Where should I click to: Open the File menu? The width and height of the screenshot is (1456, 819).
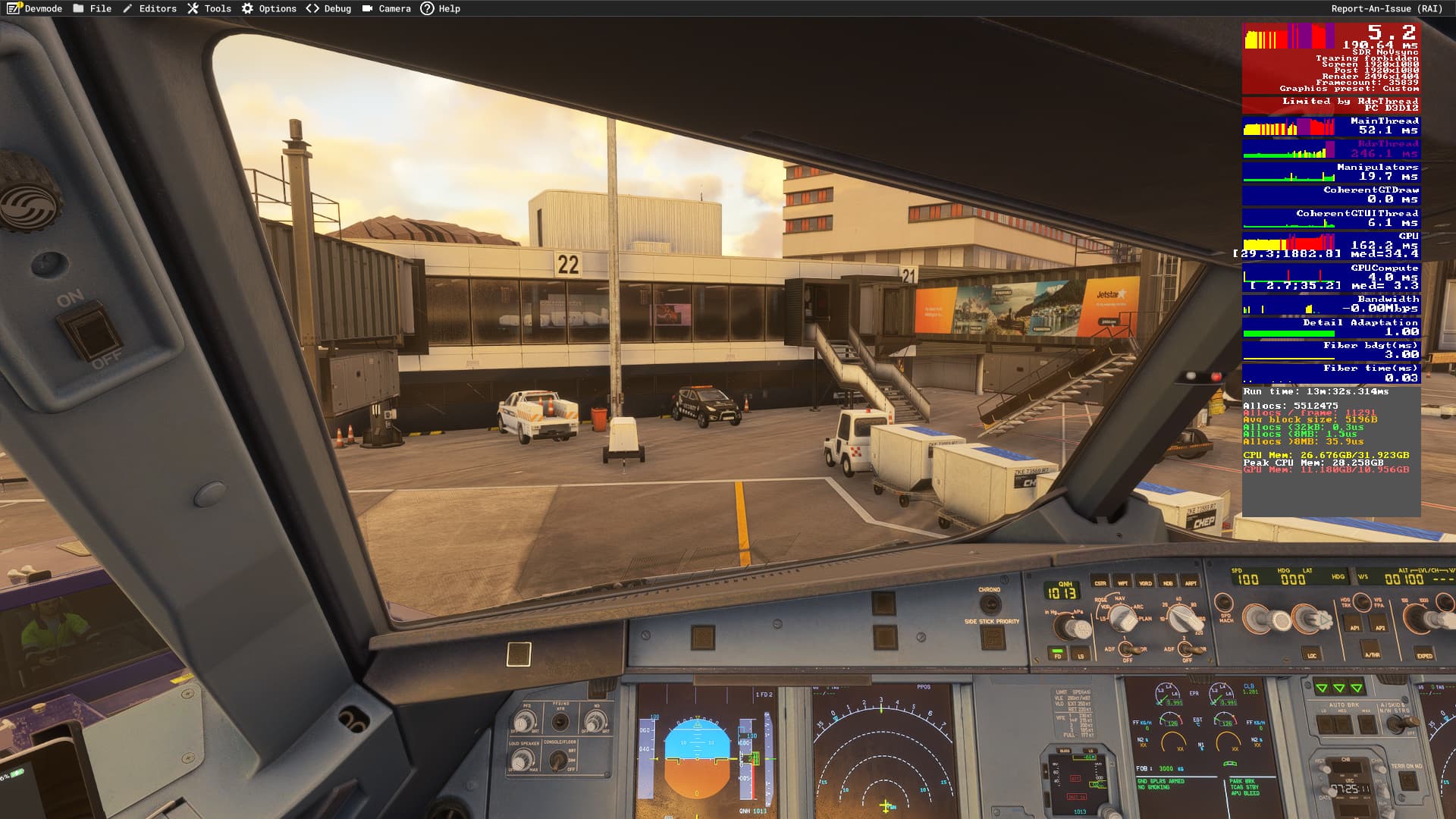tap(94, 8)
